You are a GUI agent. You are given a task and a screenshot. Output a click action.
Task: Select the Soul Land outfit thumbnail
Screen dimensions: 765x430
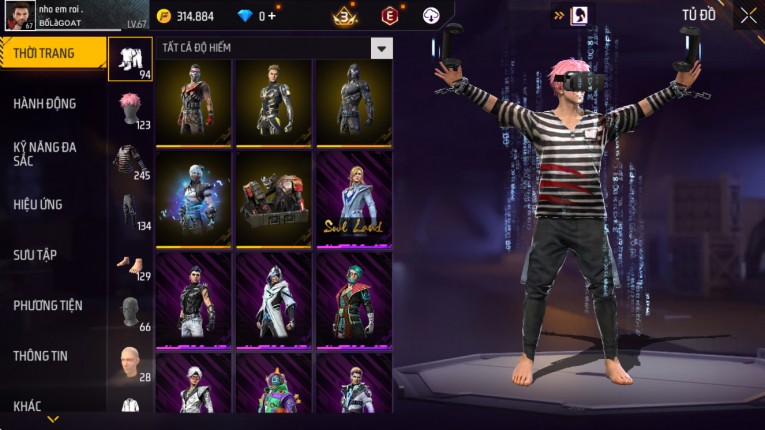tap(354, 198)
